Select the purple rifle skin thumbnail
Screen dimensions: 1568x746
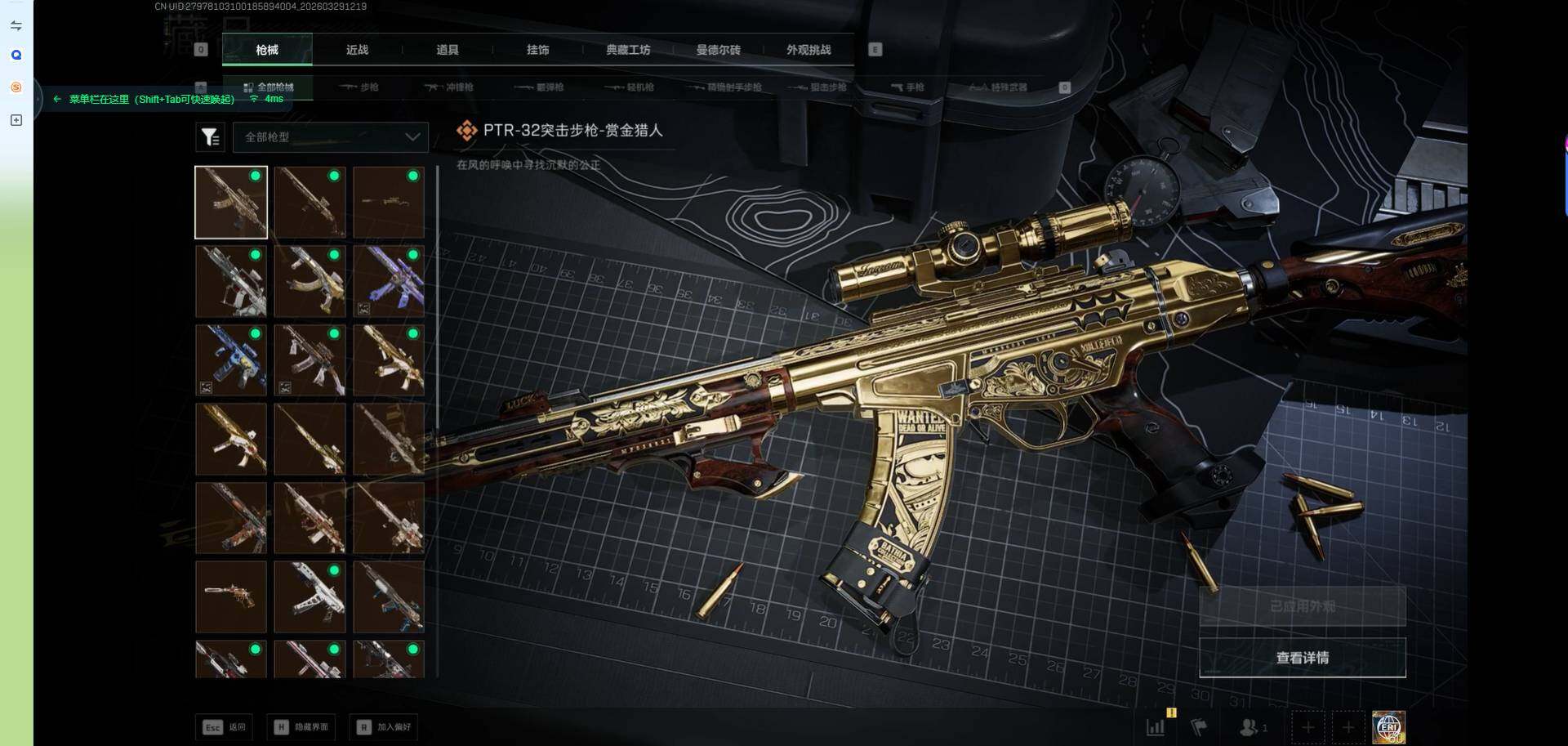tap(389, 282)
